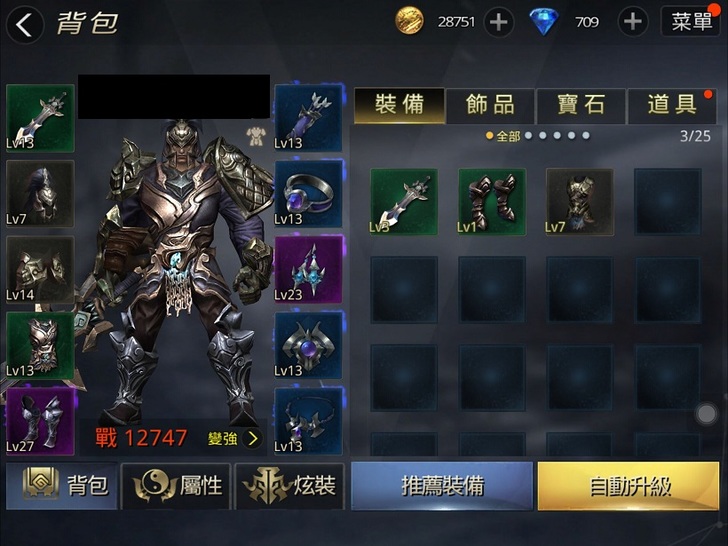Switch to the 裝備 tab
This screenshot has width=728, height=546.
point(399,105)
